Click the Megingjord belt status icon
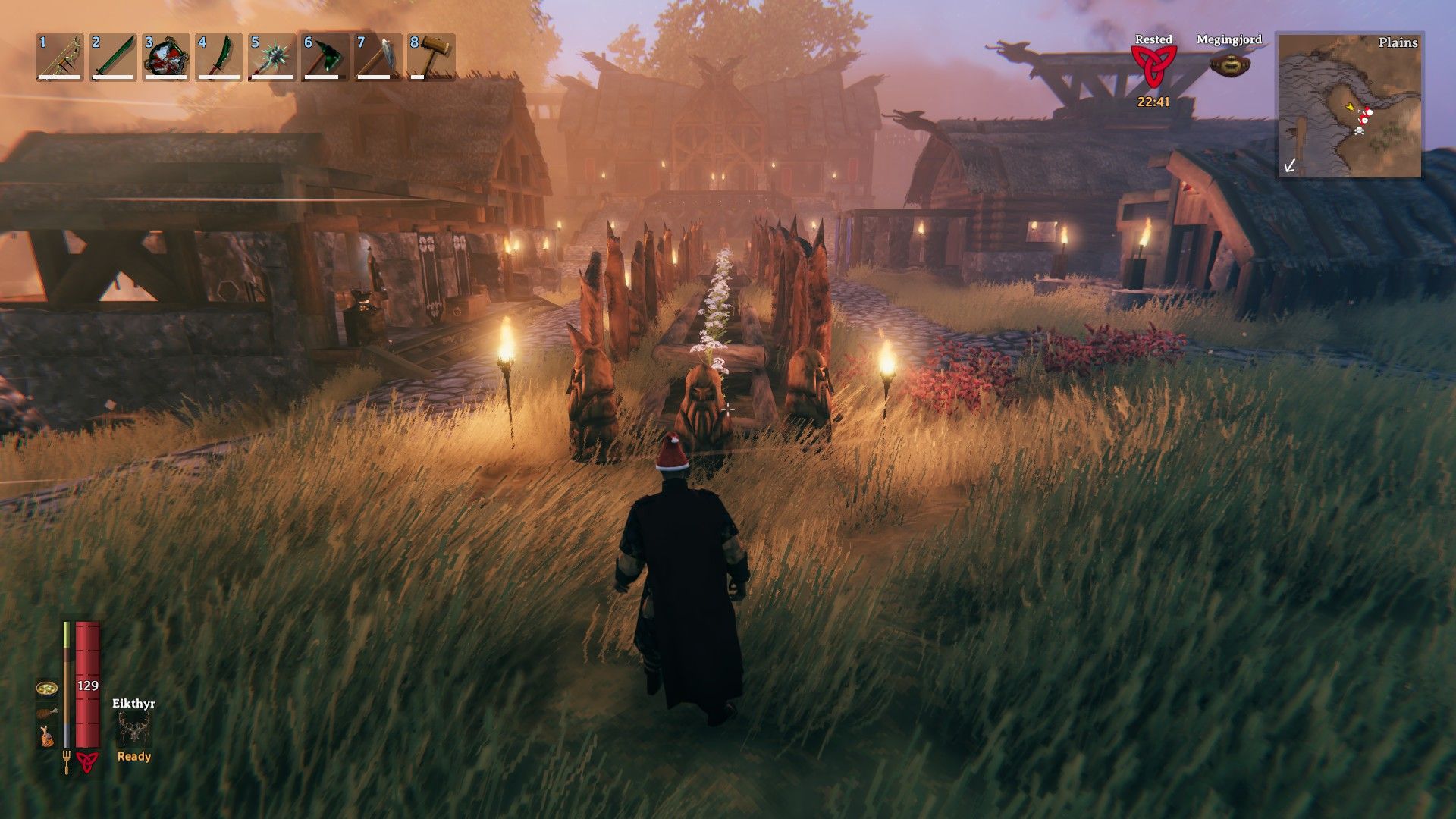The image size is (1456, 819). pos(1228,64)
